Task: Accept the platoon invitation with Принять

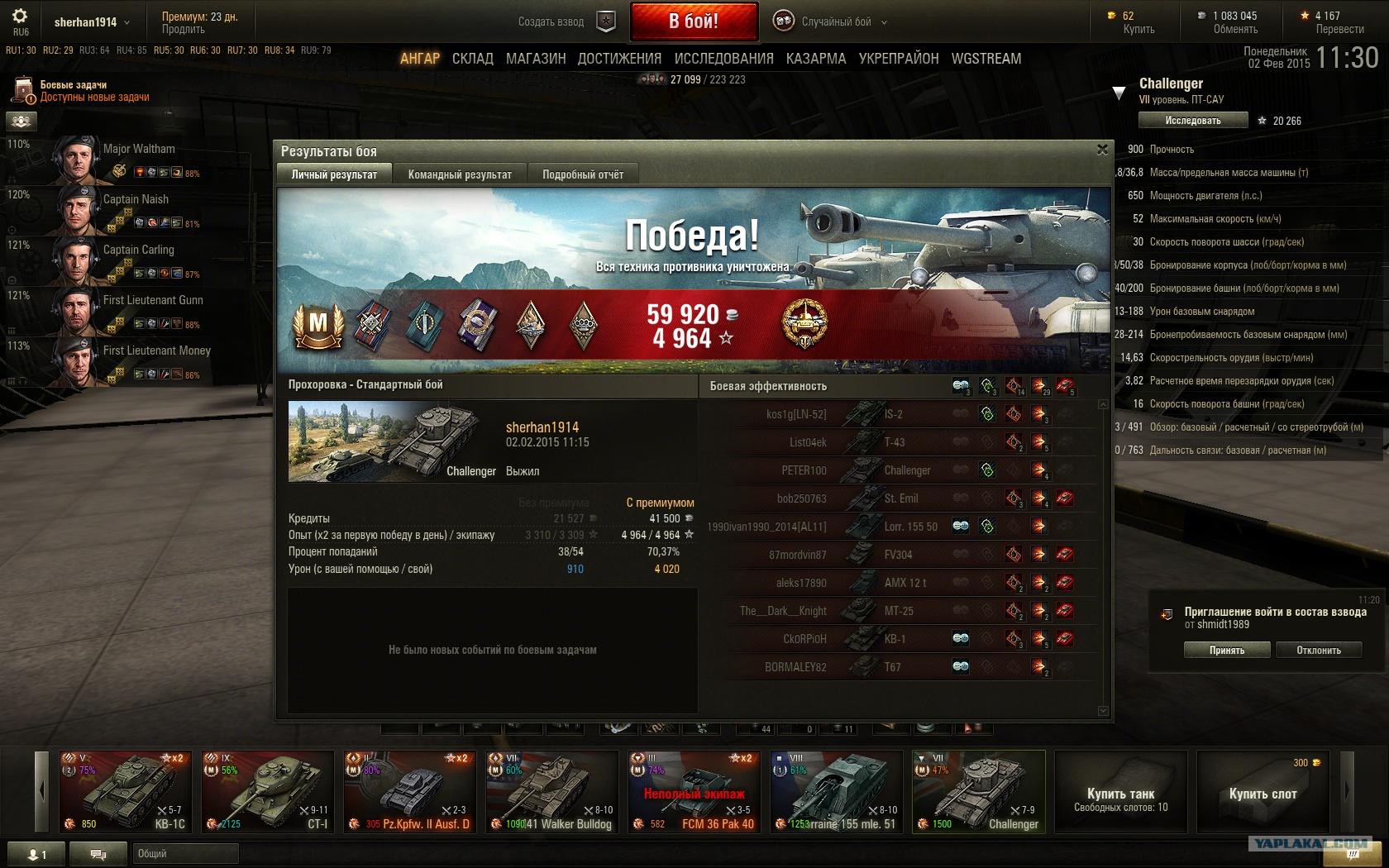Action: [x=1226, y=650]
